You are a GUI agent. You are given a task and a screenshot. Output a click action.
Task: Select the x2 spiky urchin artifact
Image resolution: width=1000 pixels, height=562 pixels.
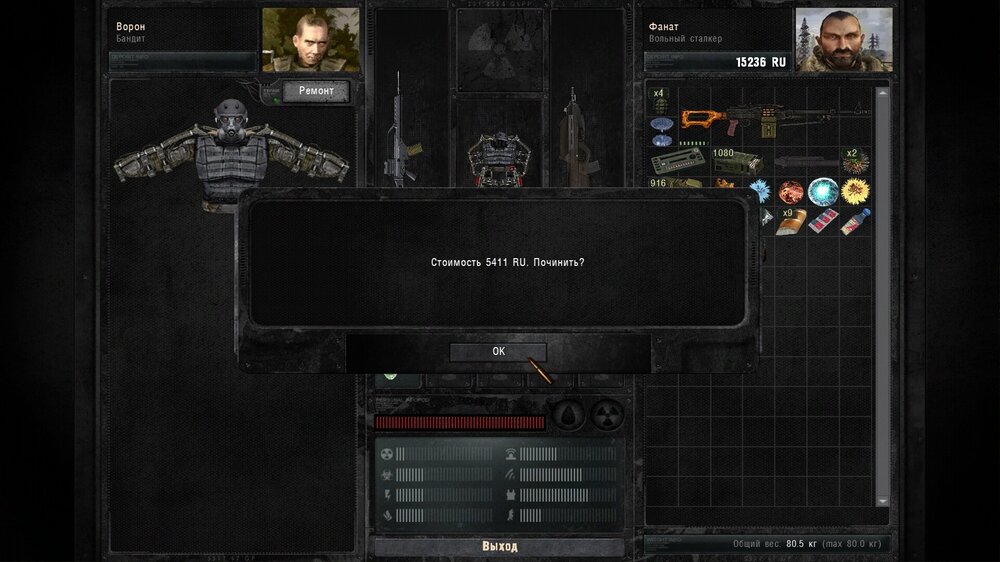tap(855, 161)
